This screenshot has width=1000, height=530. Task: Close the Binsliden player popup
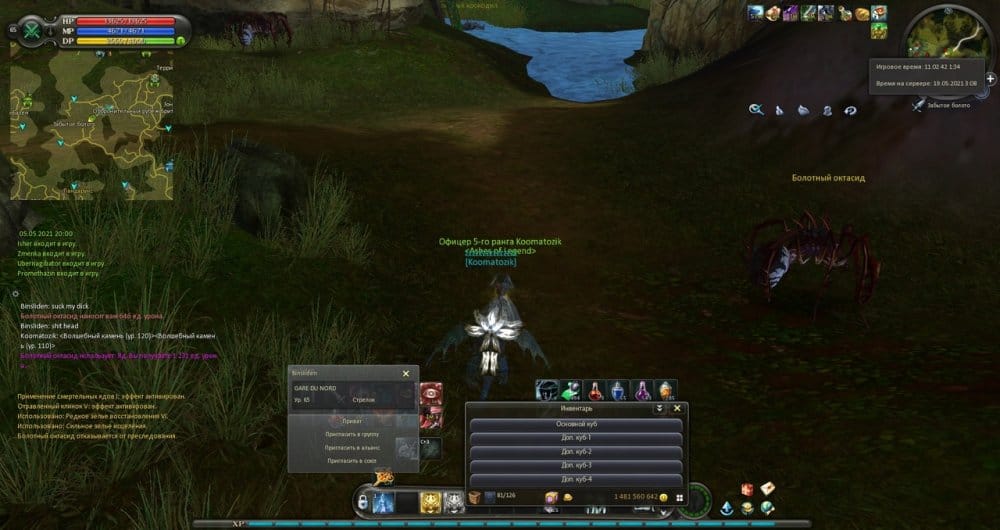pyautogui.click(x=406, y=373)
